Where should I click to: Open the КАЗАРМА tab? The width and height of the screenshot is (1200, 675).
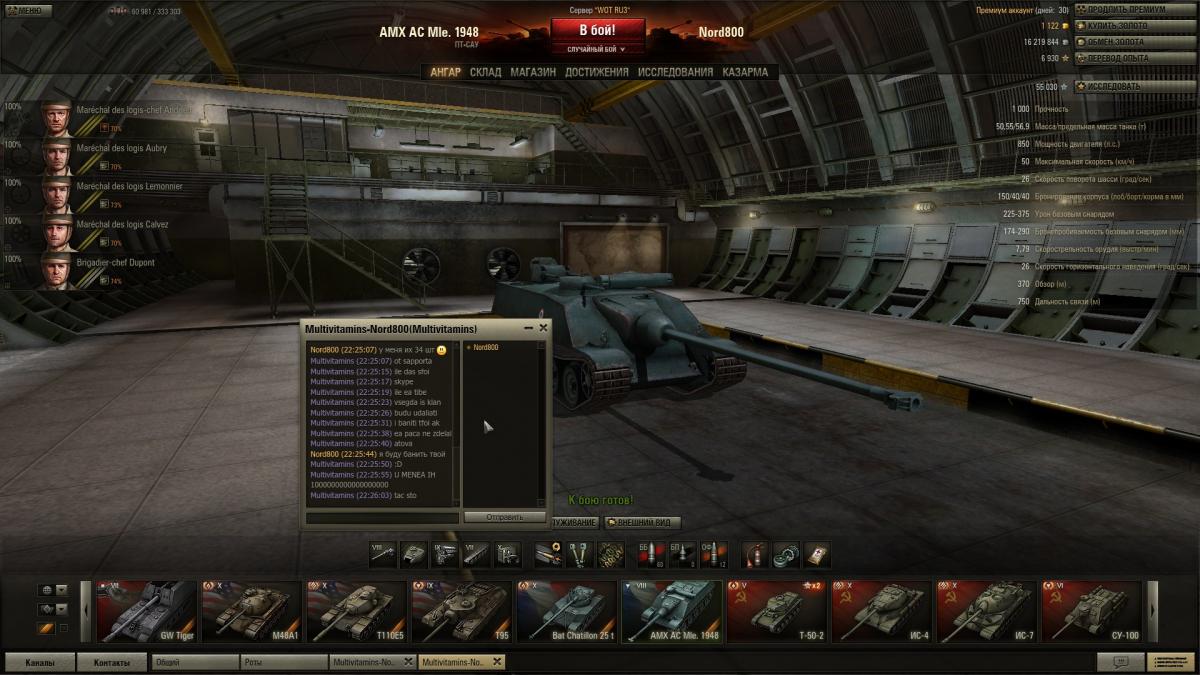(745, 72)
